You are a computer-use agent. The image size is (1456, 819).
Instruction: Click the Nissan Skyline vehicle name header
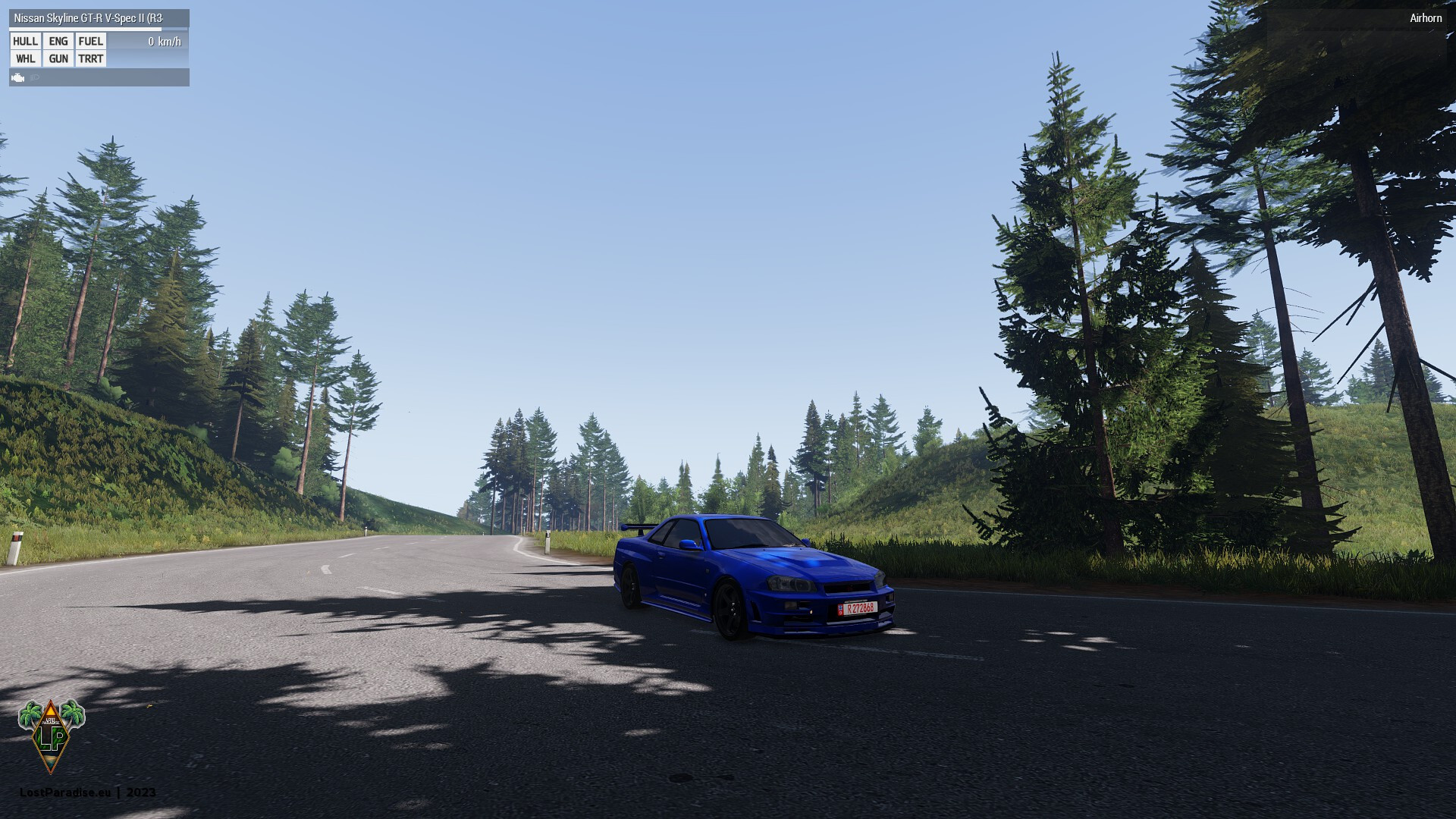tap(88, 17)
